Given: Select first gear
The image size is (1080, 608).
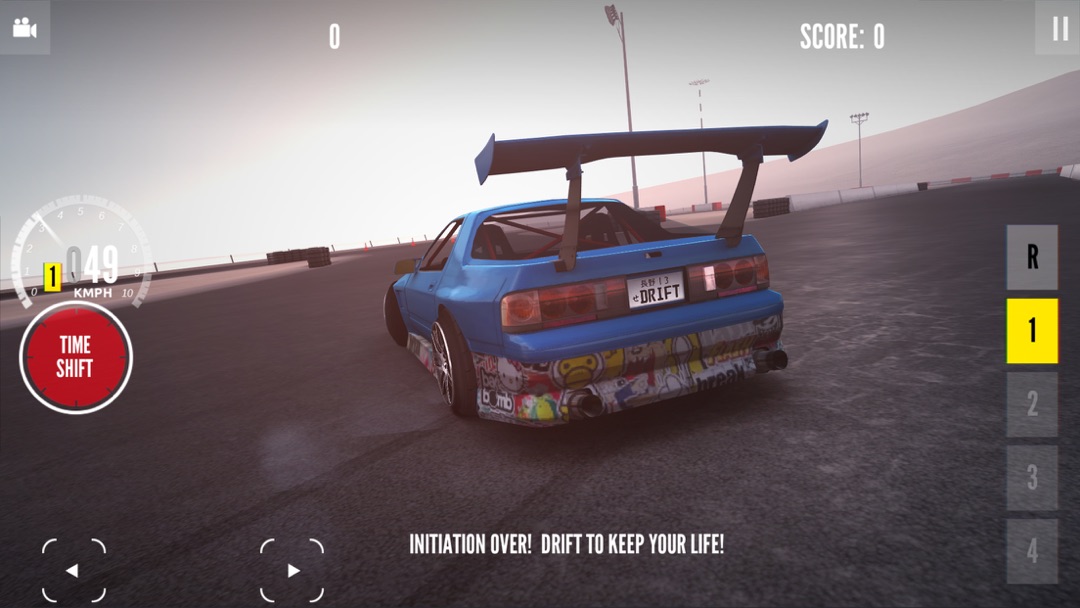Looking at the screenshot, I should click(1032, 331).
